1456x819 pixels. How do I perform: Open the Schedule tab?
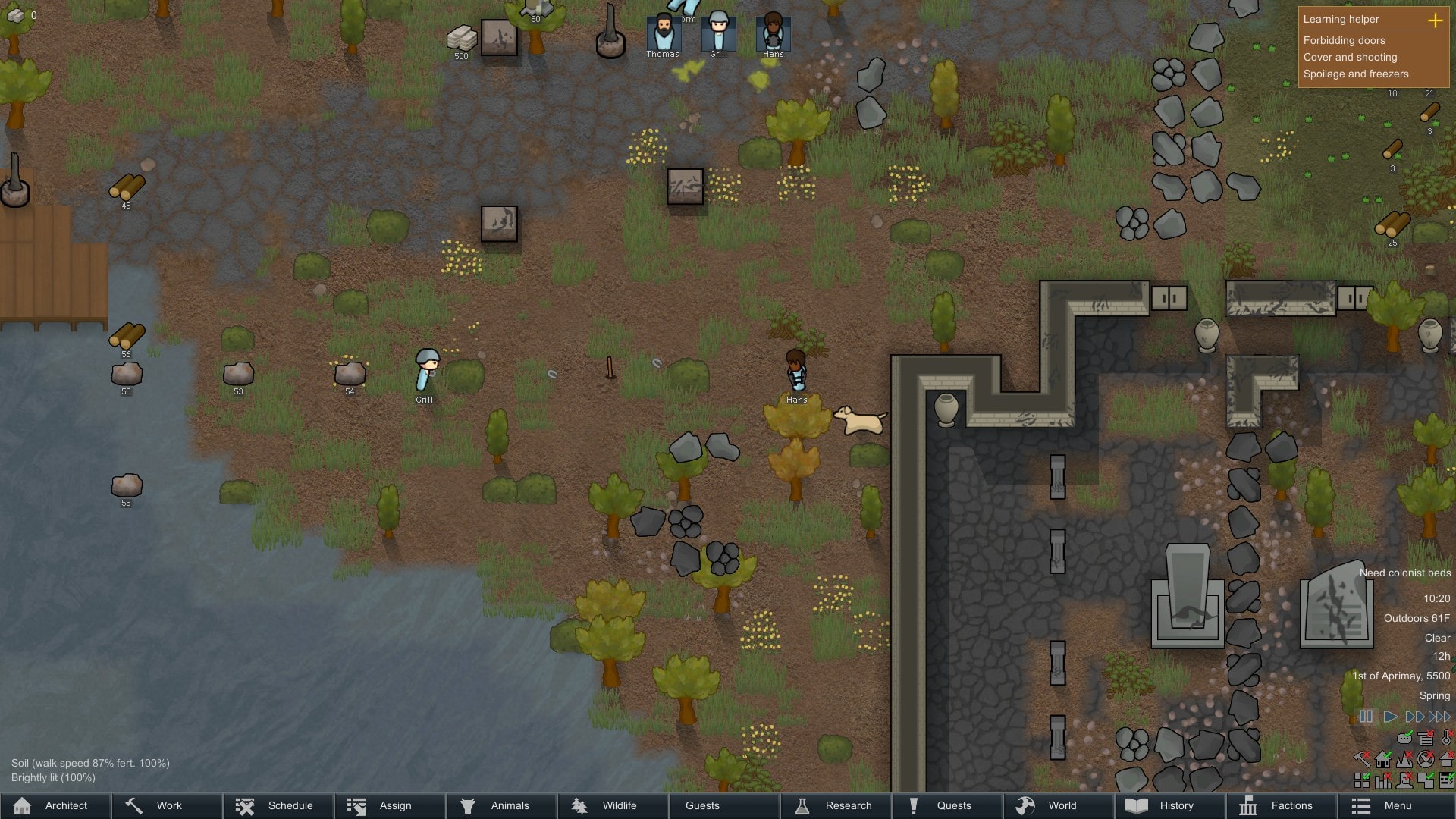click(278, 805)
